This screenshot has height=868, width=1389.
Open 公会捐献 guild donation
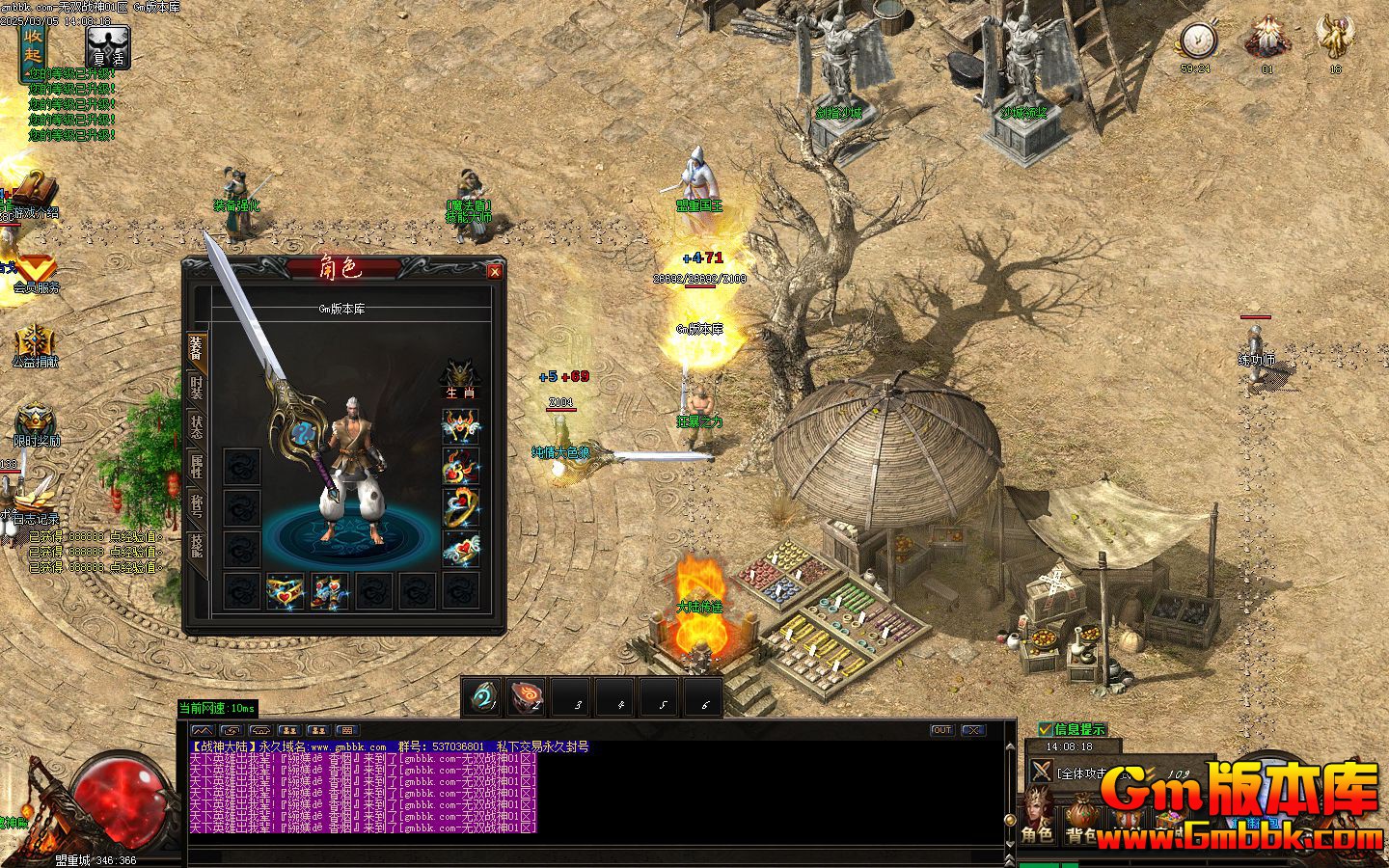coord(35,347)
